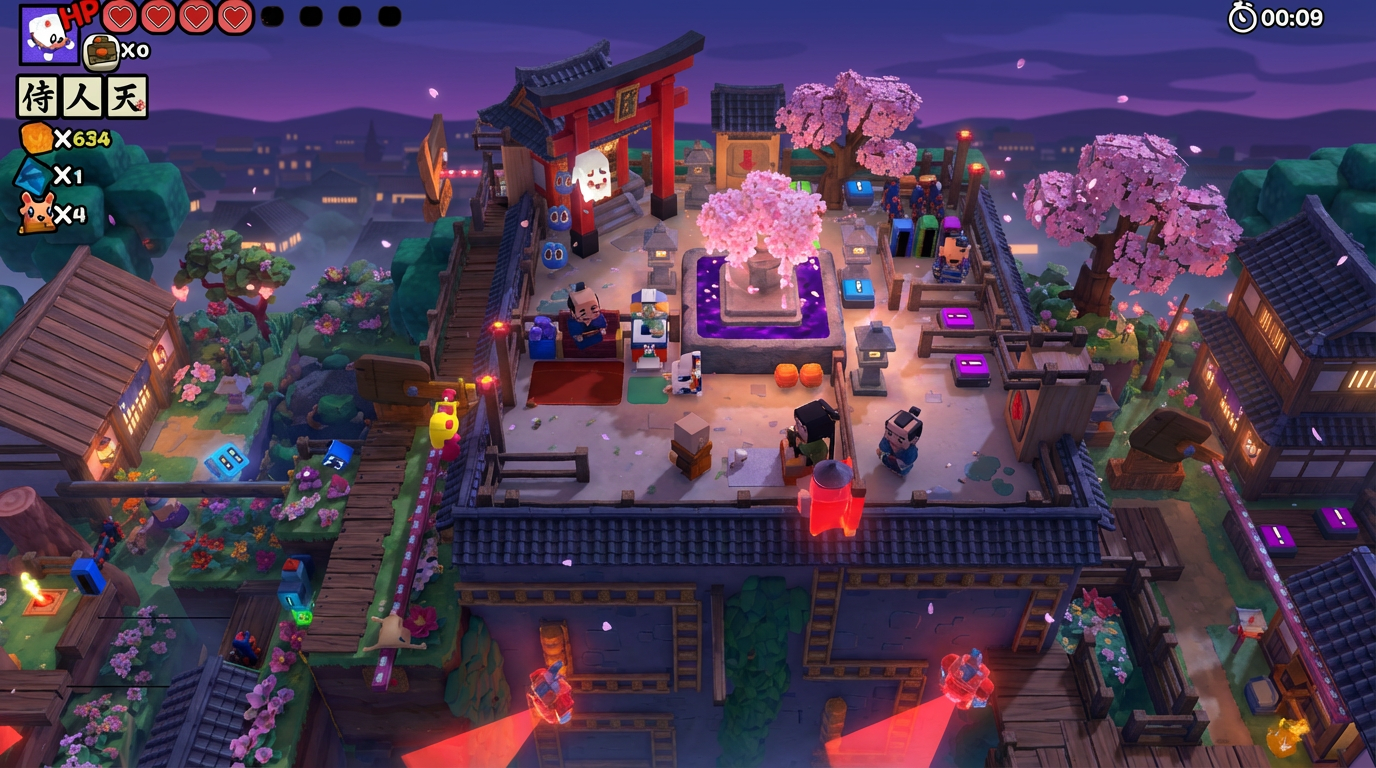The image size is (1376, 768).
Task: Select the treasure chest item icon
Action: (x=101, y=51)
